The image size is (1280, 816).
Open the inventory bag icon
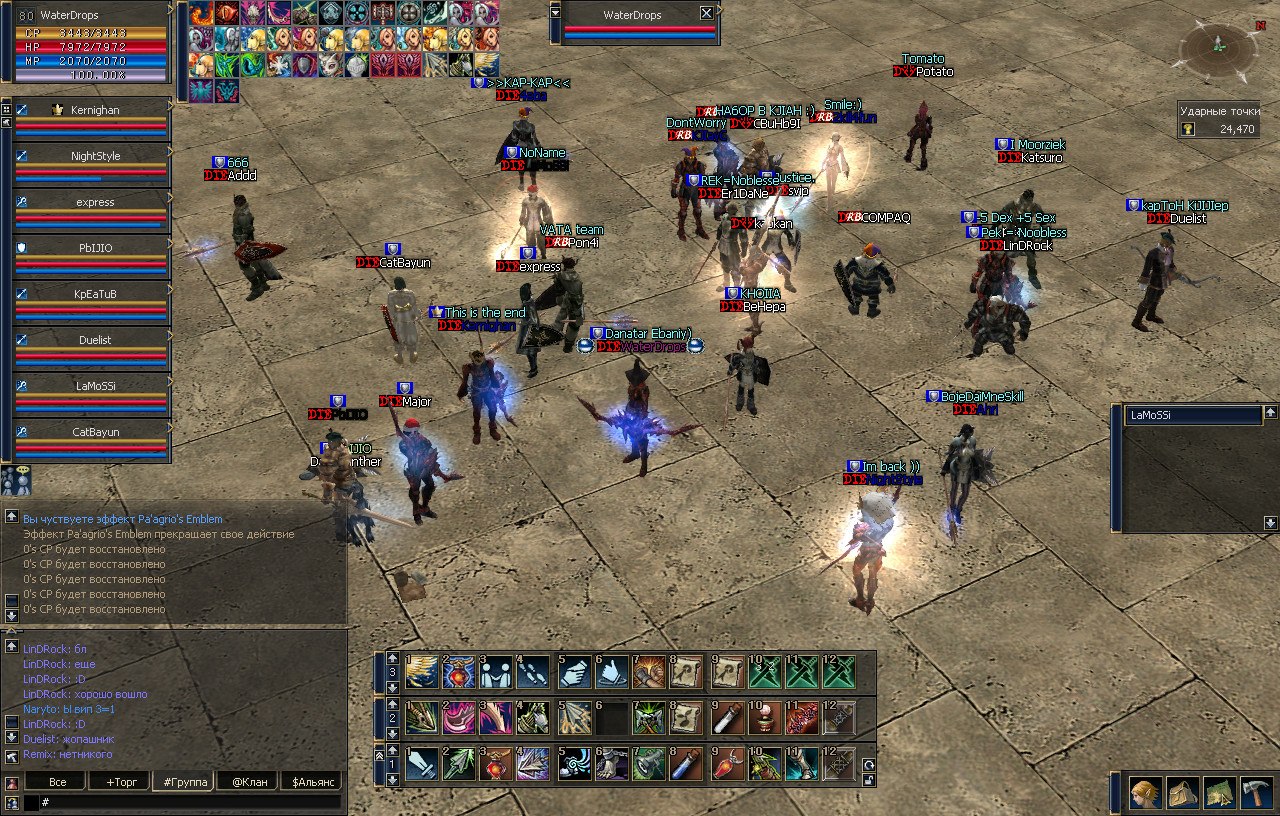pyautogui.click(x=1183, y=793)
